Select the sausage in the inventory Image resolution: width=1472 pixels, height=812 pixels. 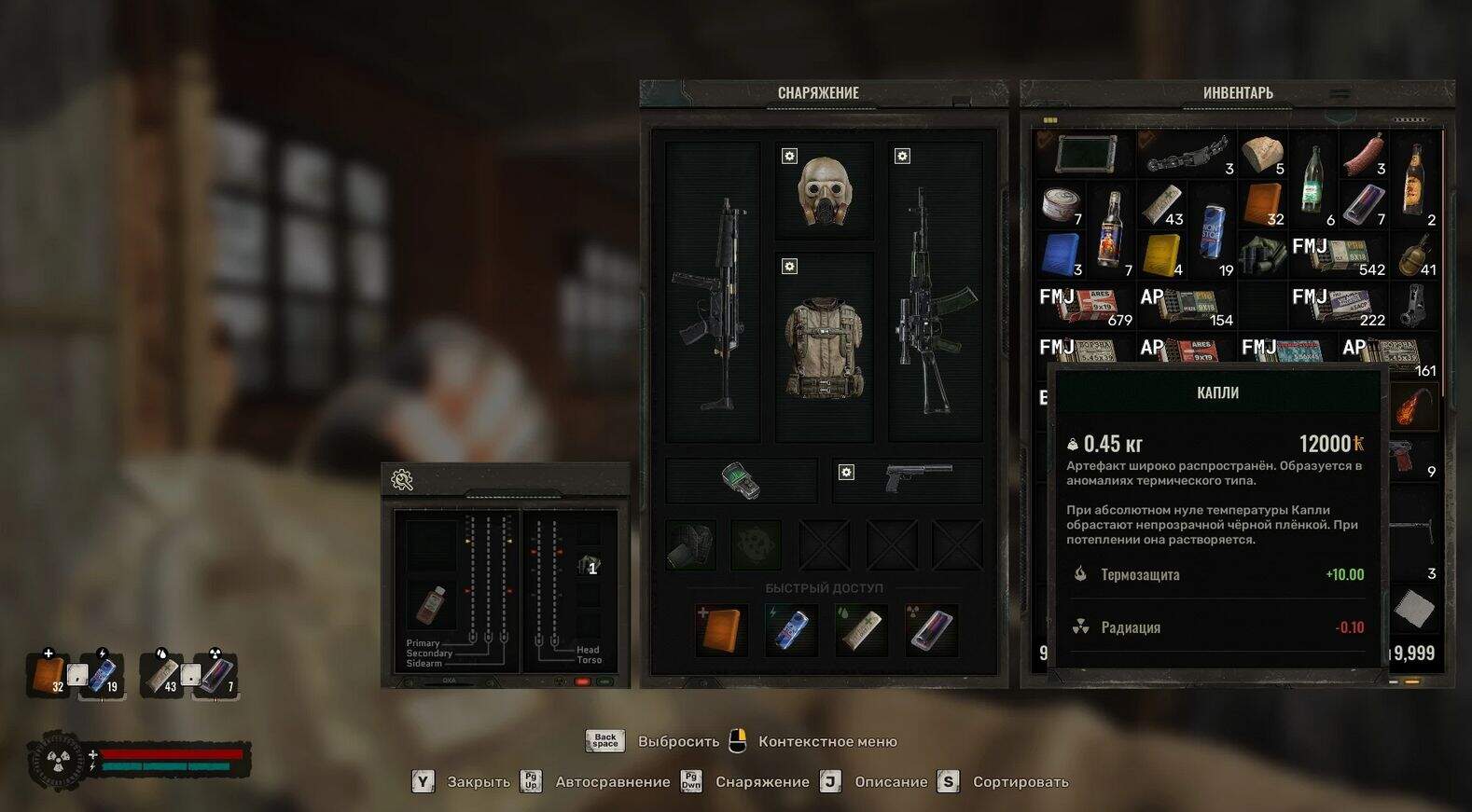point(1363,154)
